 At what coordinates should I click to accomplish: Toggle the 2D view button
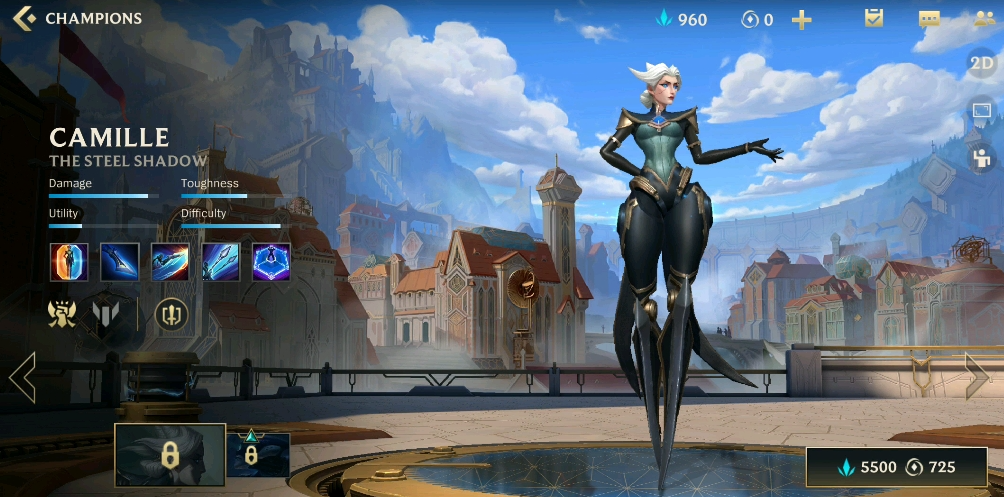pyautogui.click(x=982, y=65)
